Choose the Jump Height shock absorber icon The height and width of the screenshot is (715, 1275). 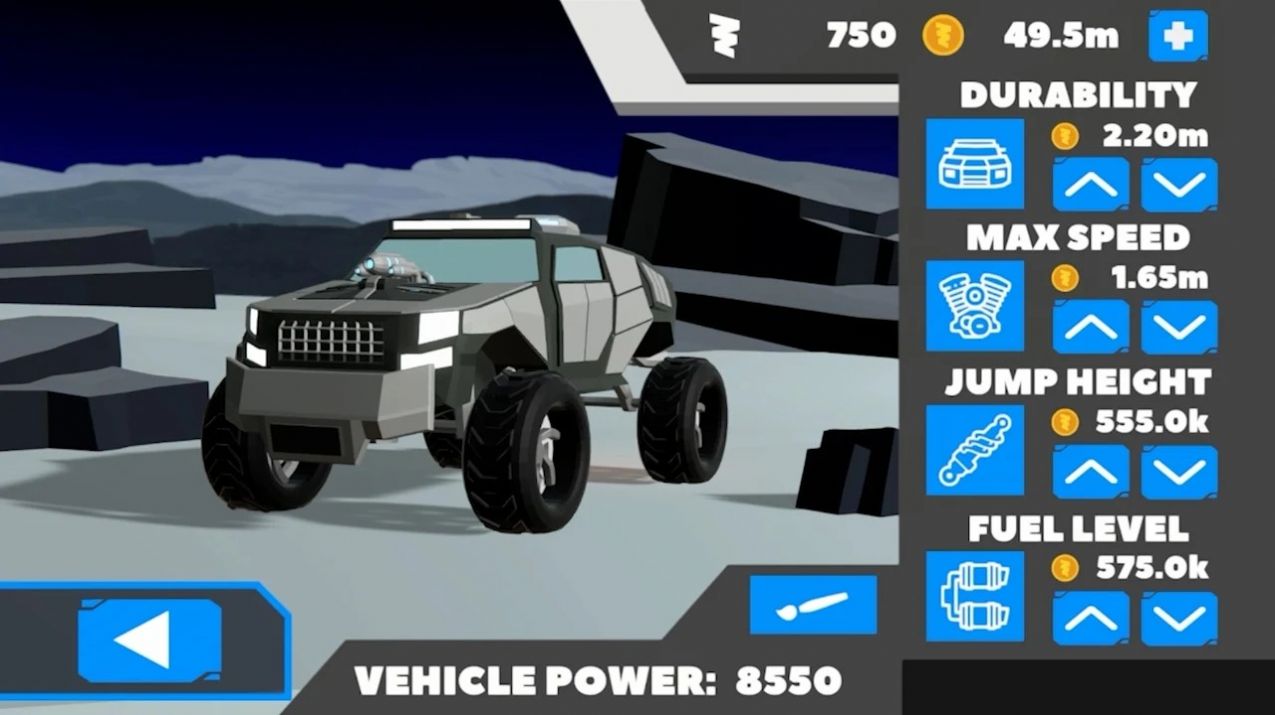(974, 451)
